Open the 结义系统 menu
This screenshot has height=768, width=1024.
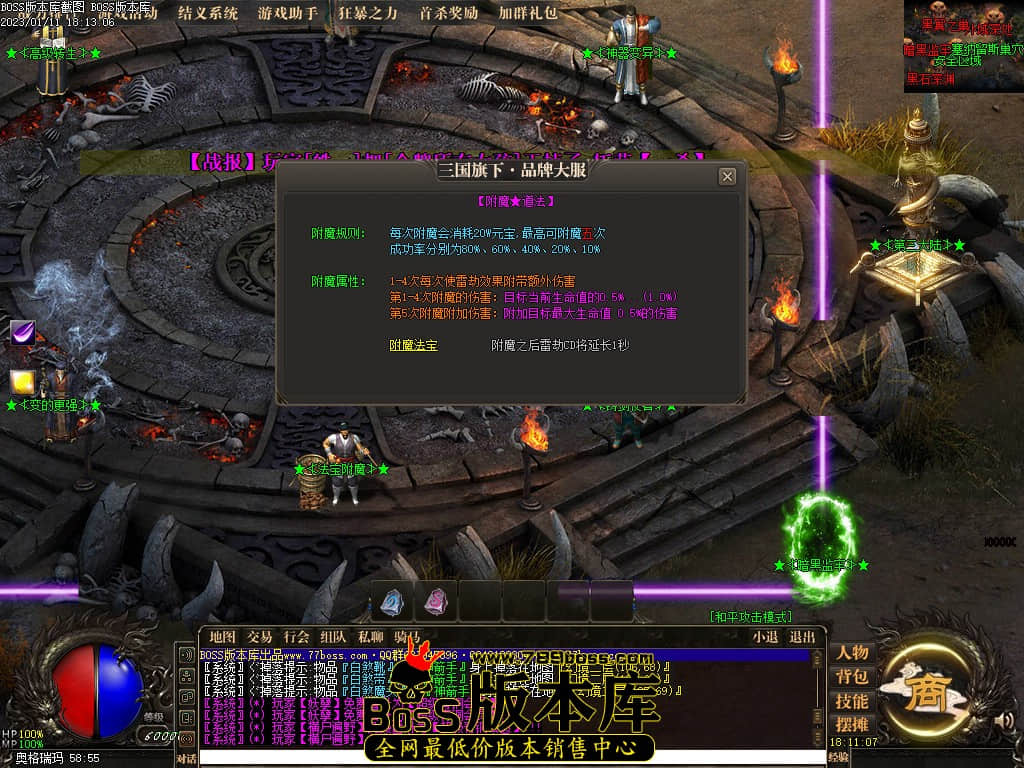pyautogui.click(x=208, y=14)
